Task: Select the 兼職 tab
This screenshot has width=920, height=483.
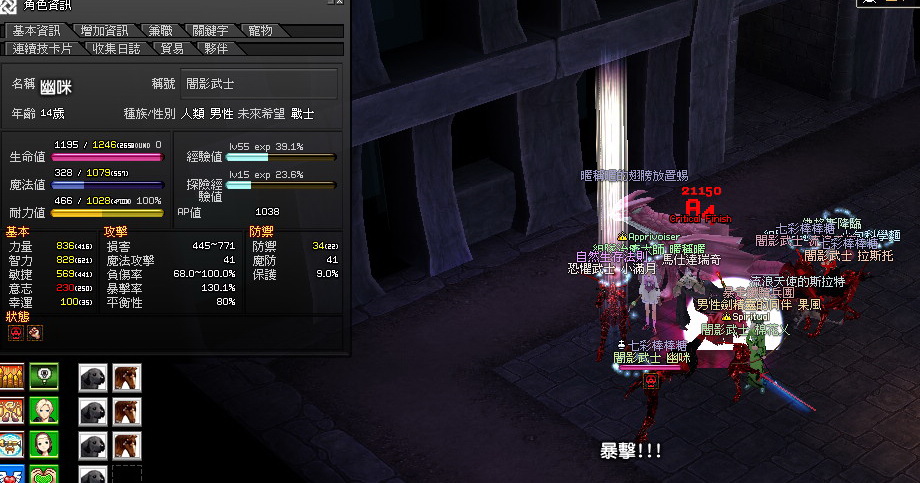Action: point(158,31)
